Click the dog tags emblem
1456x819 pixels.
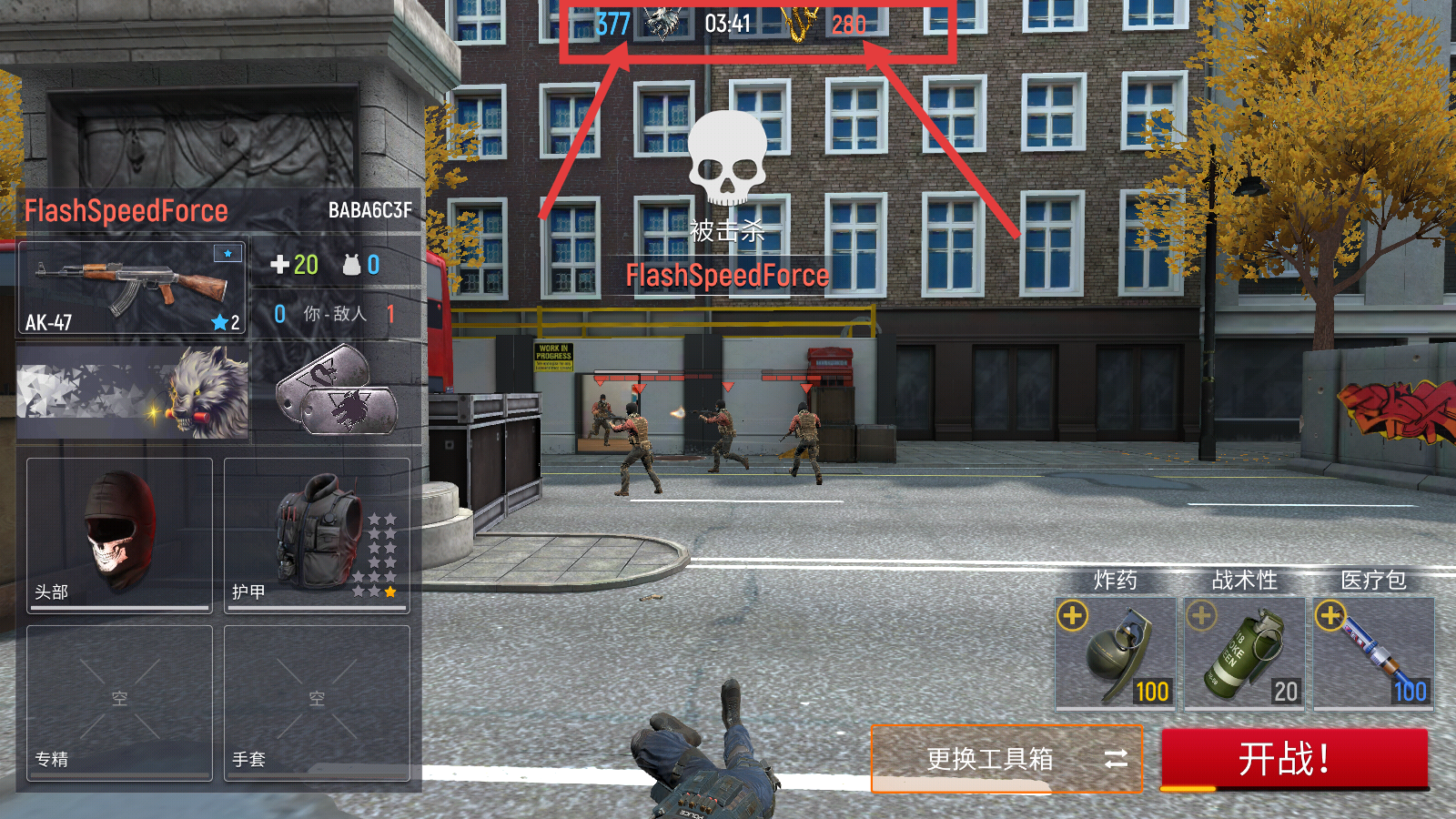click(x=337, y=391)
